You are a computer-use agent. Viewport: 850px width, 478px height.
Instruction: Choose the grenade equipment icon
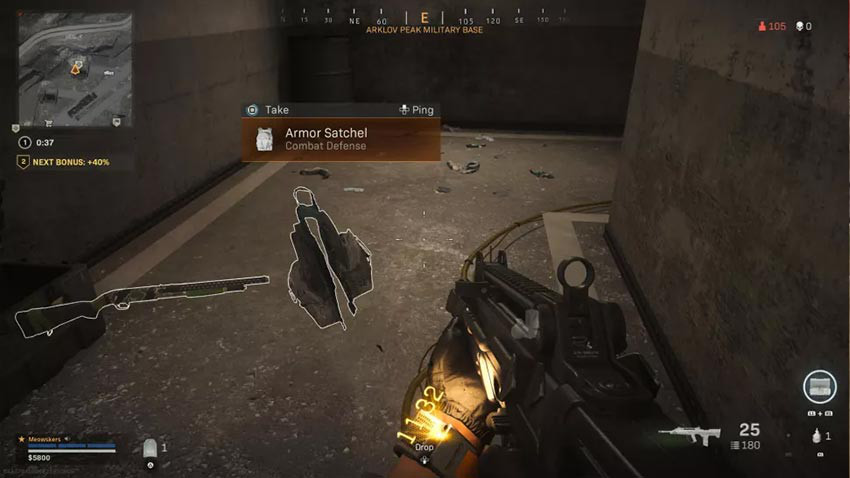[x=817, y=435]
